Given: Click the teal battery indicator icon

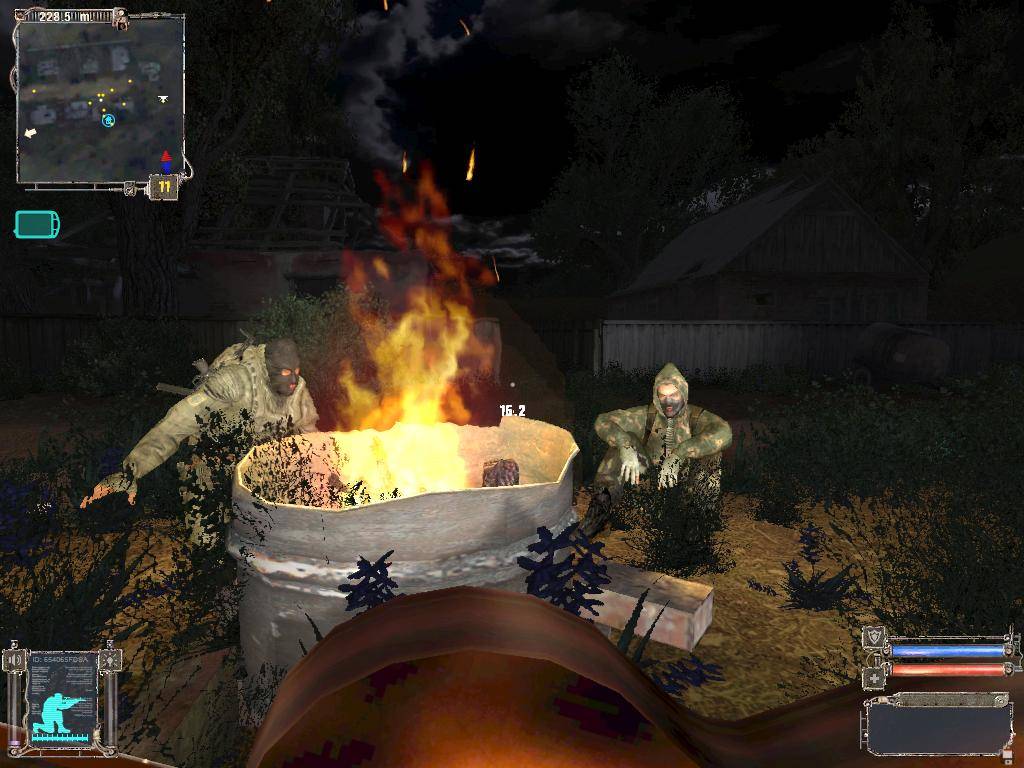Looking at the screenshot, I should (37, 224).
